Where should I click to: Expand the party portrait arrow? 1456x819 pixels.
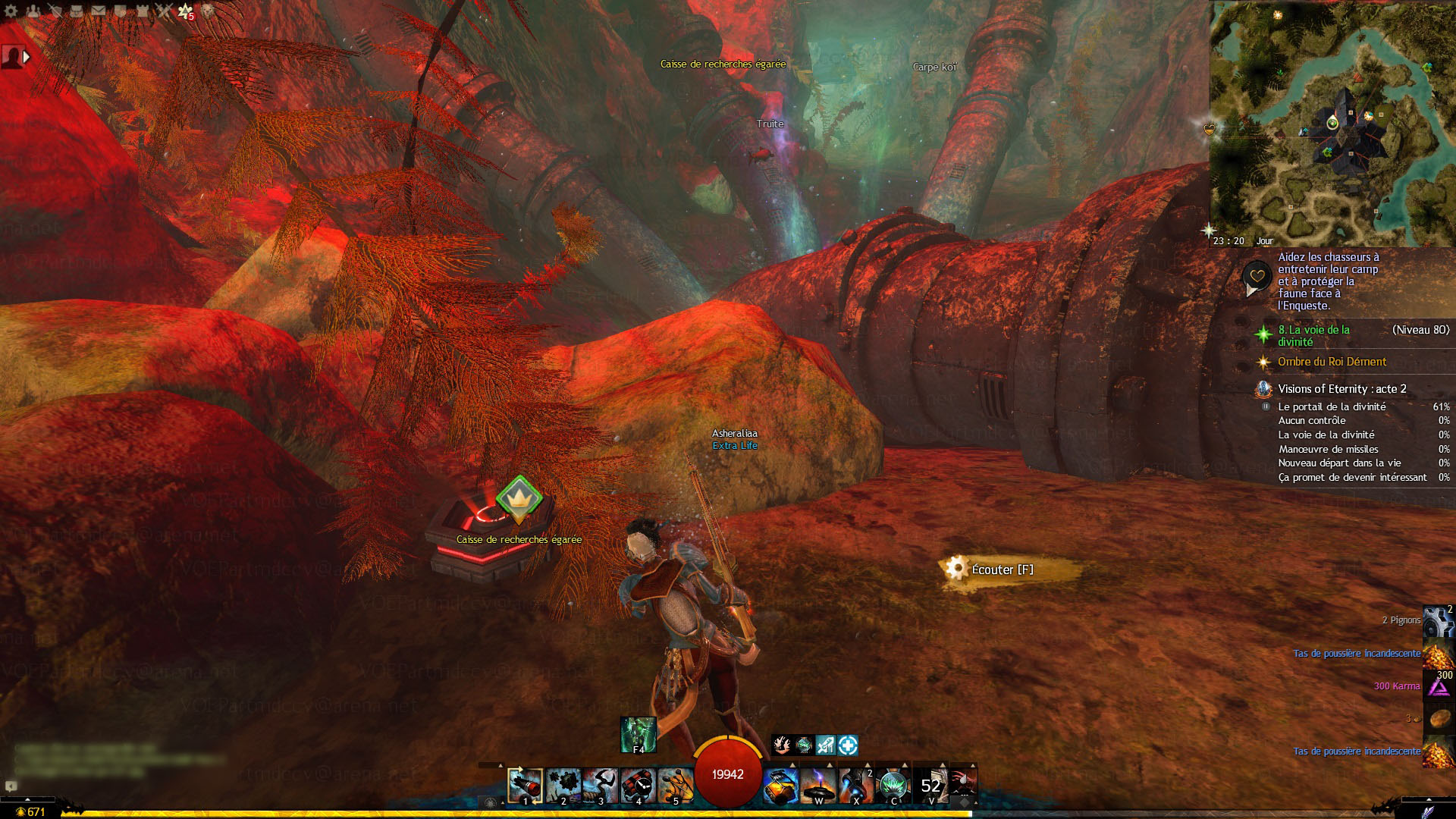point(27,57)
